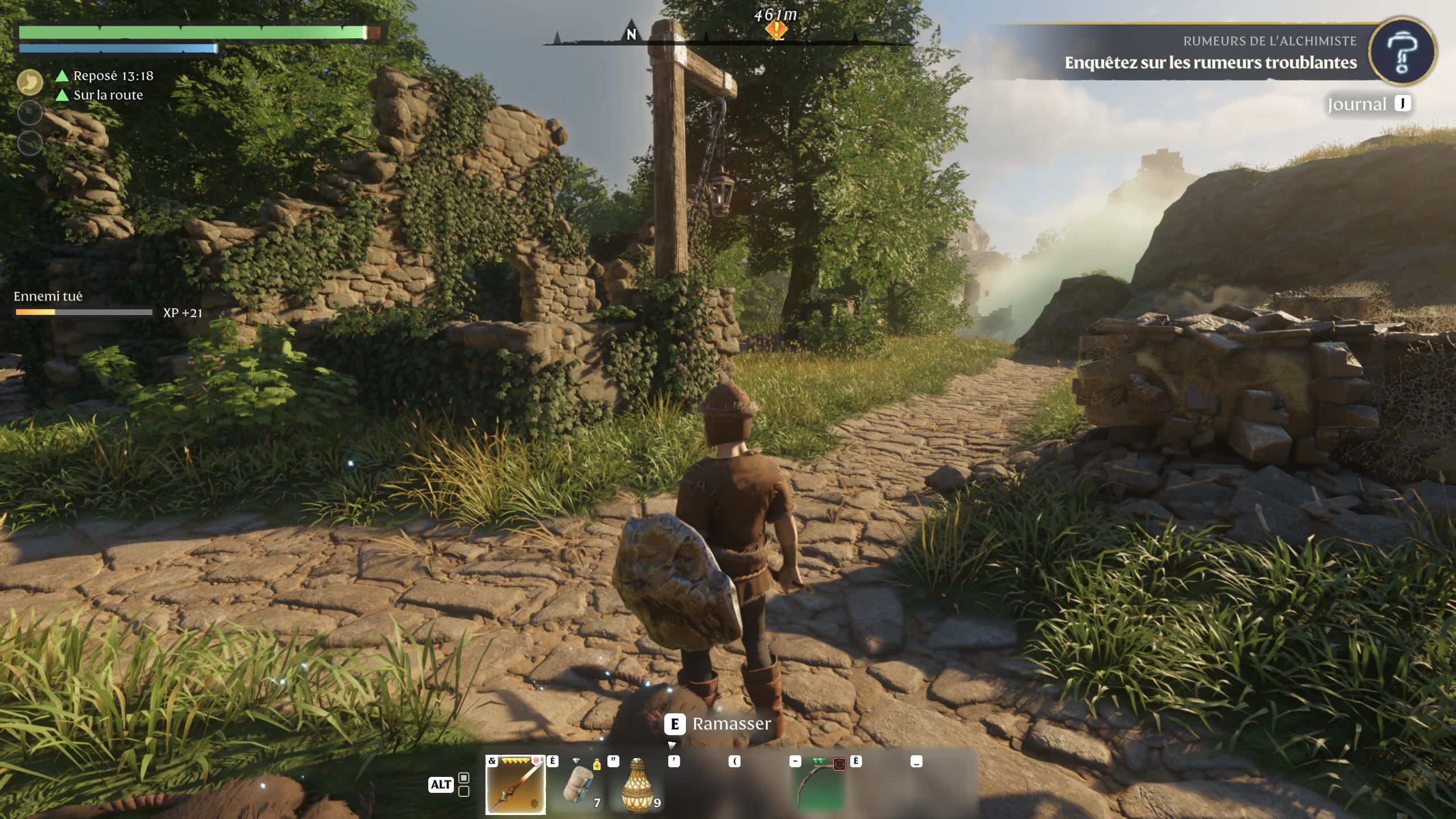Switch hotbar row with the ALT indicator
Screen dimensions: 1456x819
pyautogui.click(x=440, y=784)
